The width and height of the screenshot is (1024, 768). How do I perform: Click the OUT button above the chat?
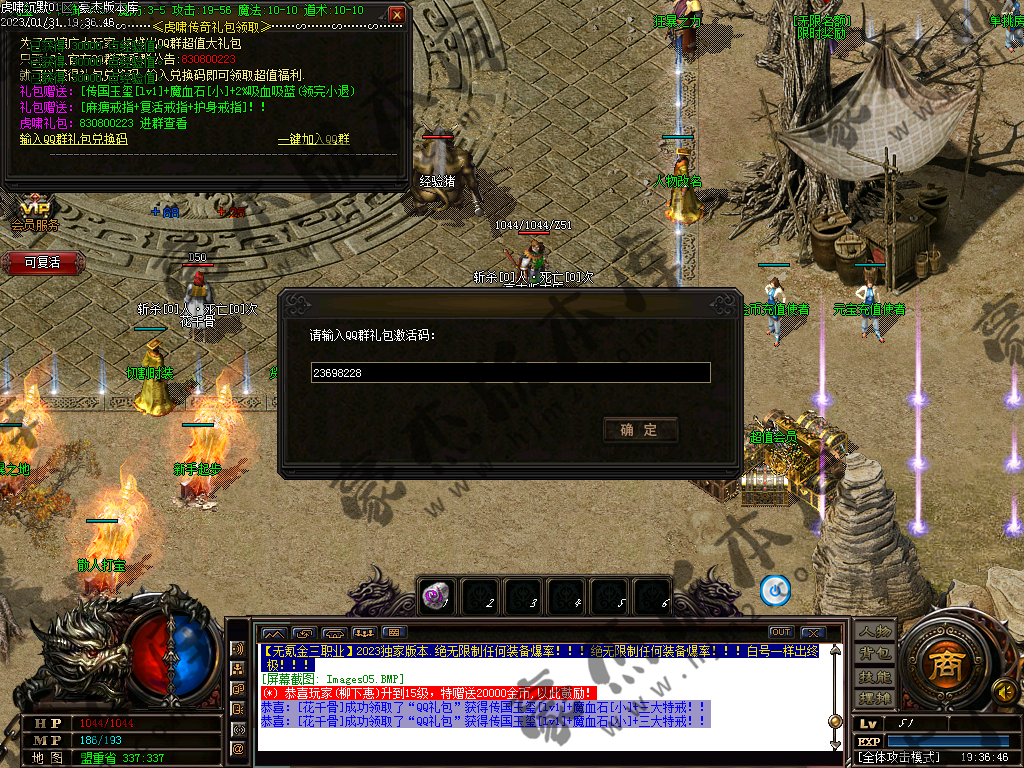coord(781,632)
